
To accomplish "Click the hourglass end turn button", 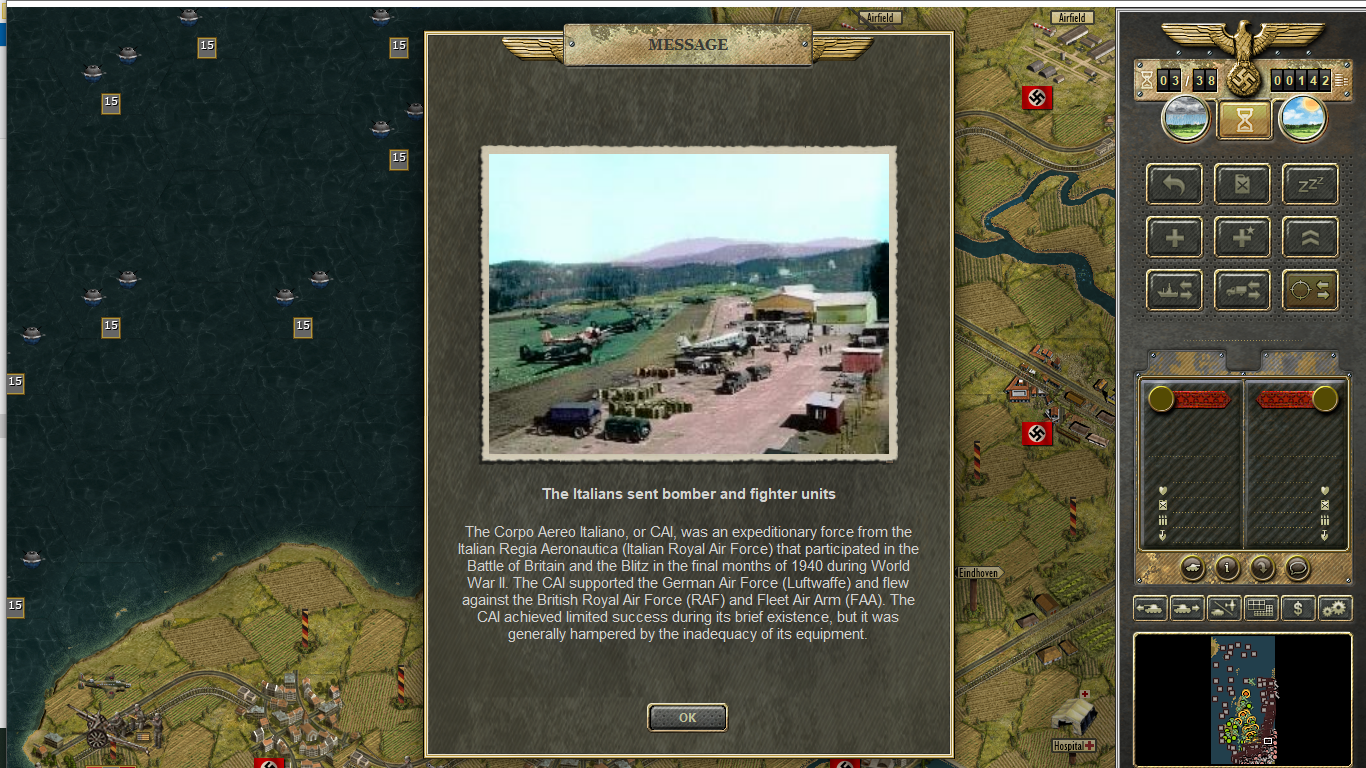I will [1244, 120].
